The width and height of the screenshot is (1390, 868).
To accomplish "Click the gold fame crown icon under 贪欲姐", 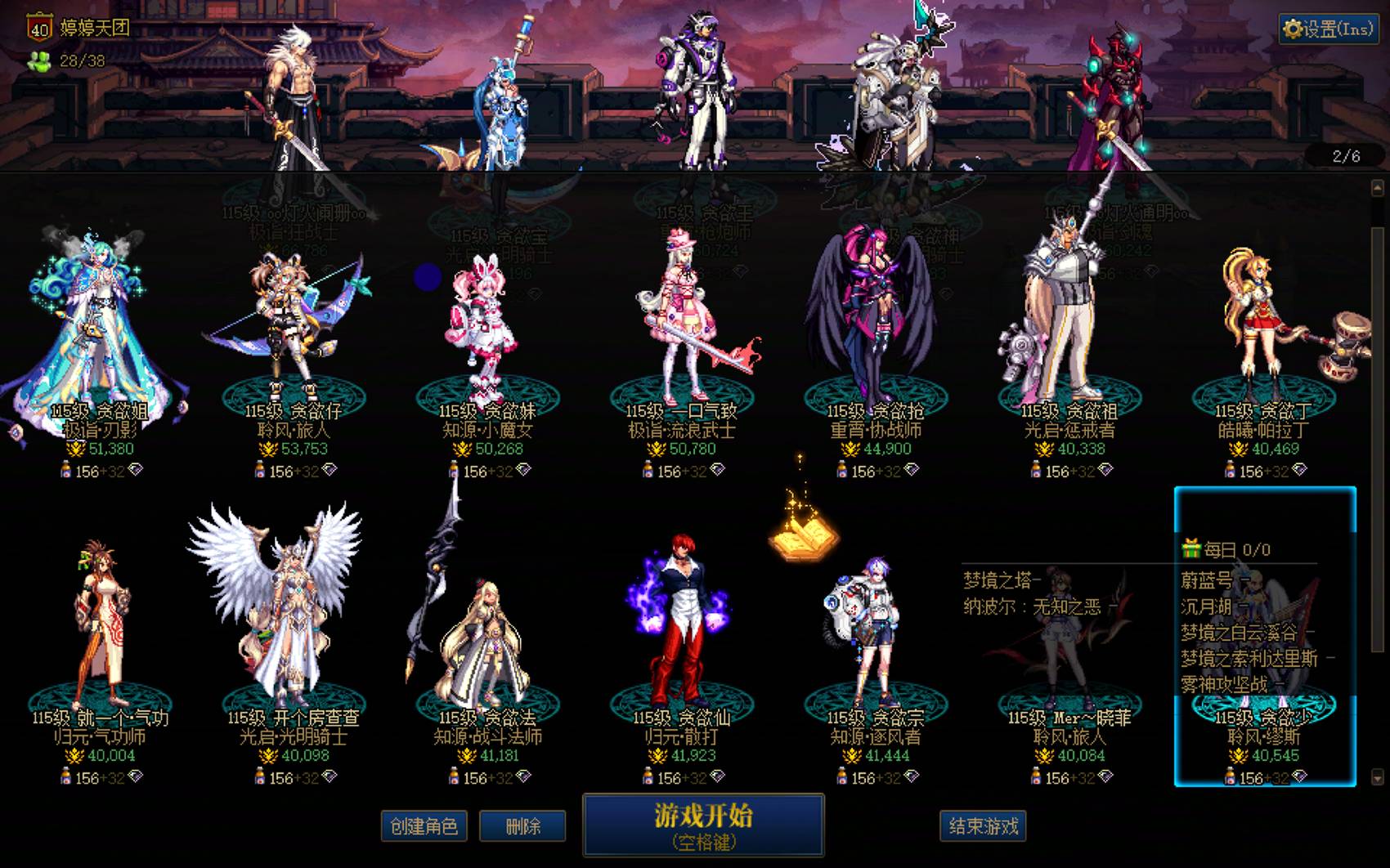I will click(x=76, y=449).
